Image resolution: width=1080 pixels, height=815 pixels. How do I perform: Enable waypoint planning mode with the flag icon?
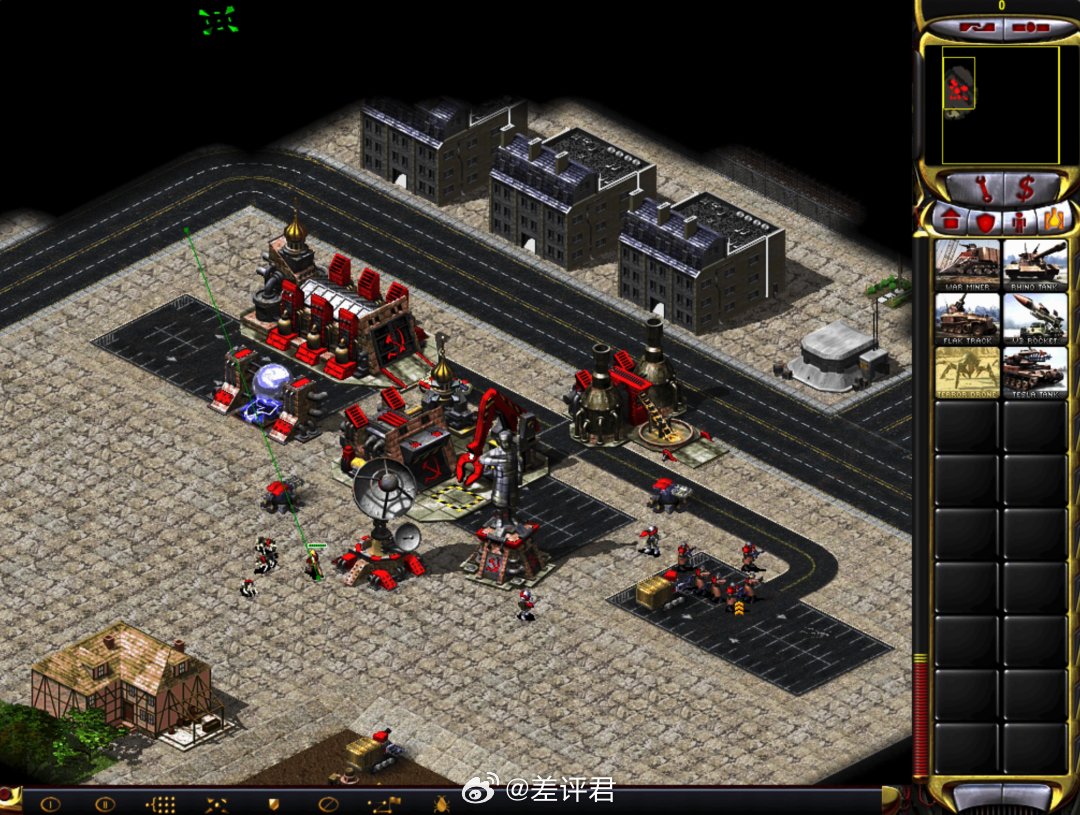click(384, 803)
